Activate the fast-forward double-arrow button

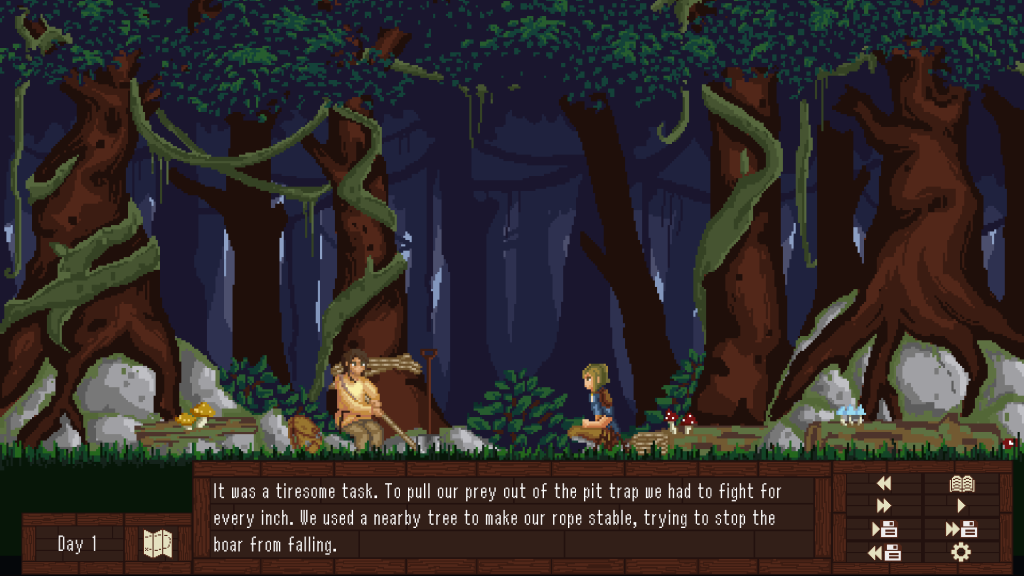point(884,507)
